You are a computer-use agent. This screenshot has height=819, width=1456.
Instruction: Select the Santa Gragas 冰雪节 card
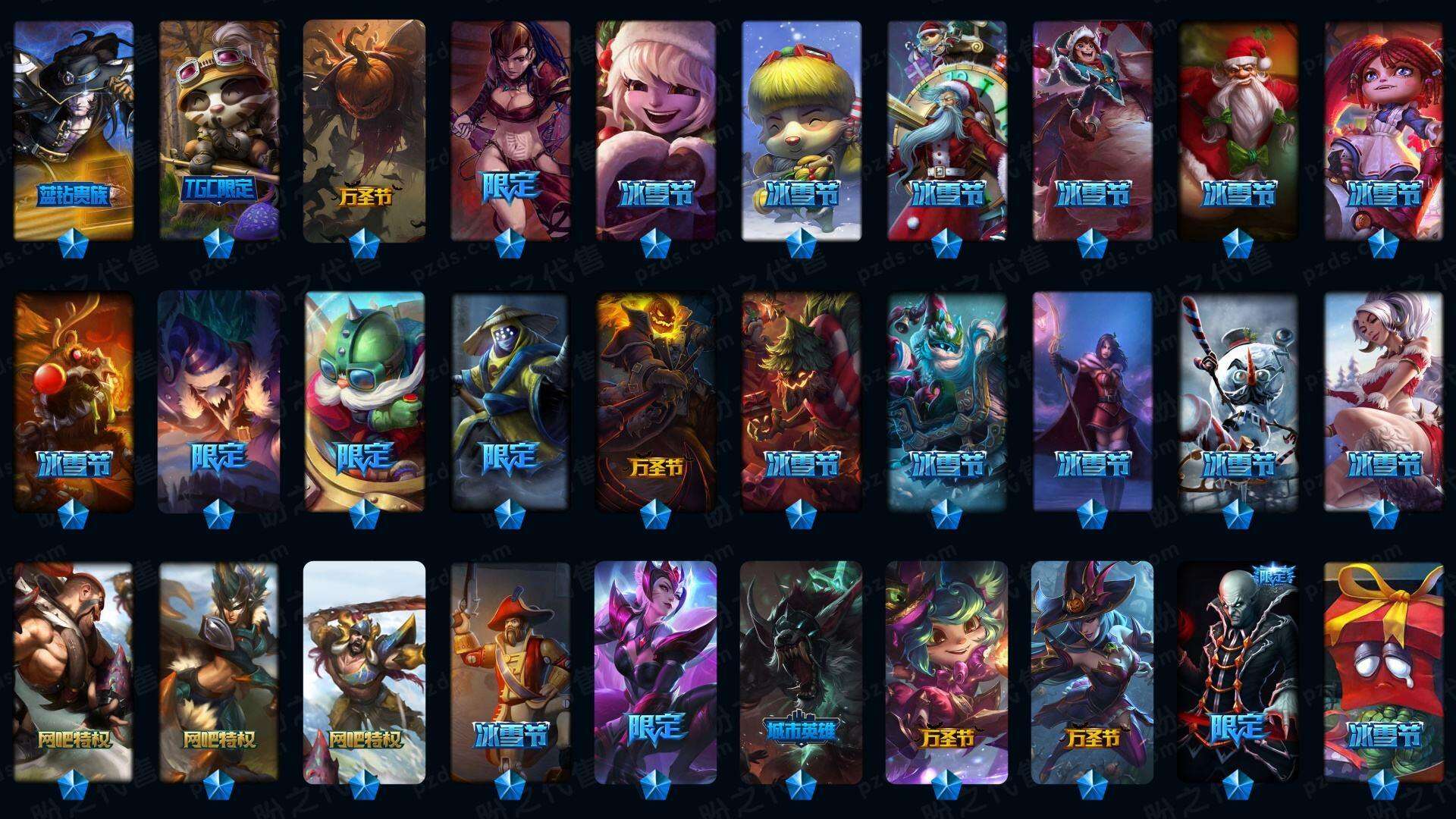pyautogui.click(x=1238, y=130)
